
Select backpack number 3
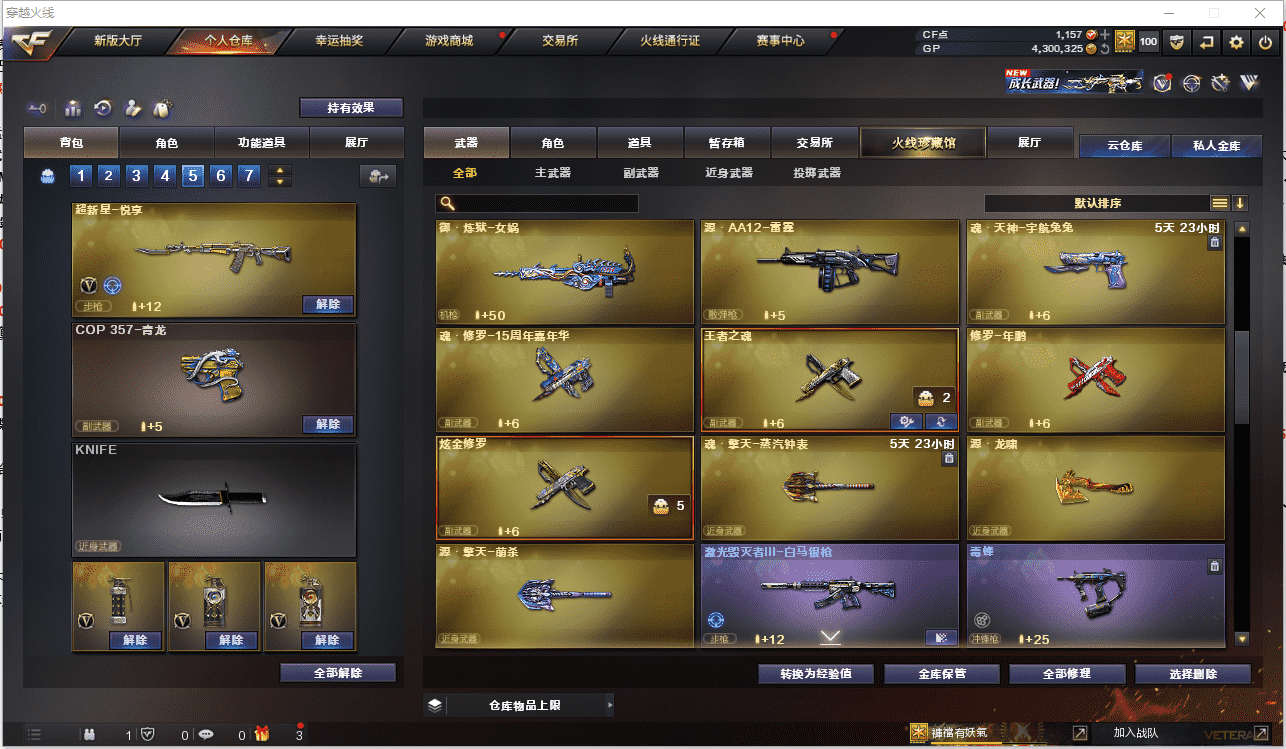[x=137, y=177]
